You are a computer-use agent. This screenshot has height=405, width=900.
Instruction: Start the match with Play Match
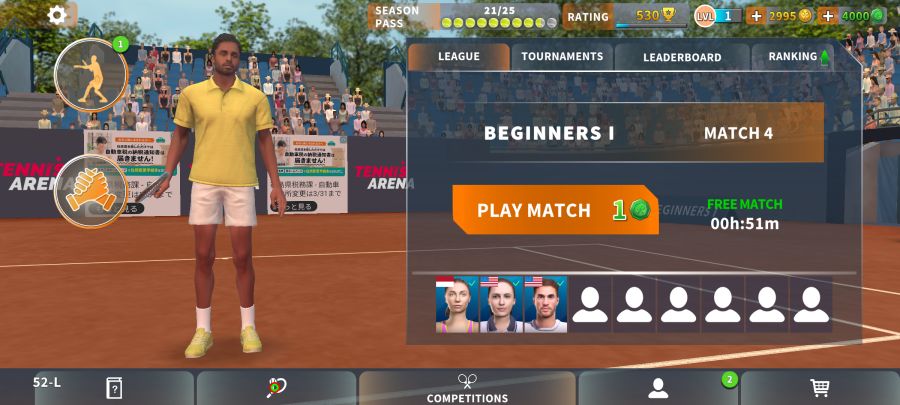(555, 210)
